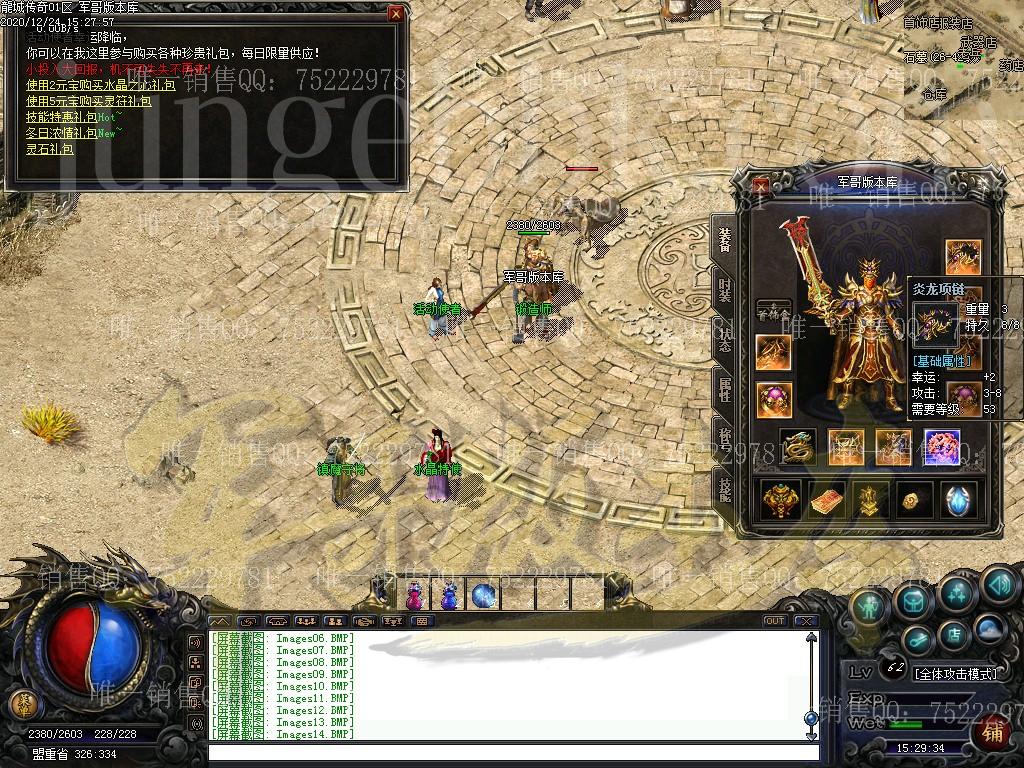Use the blue orb in the hotbar
This screenshot has height=768, width=1024.
[x=484, y=596]
